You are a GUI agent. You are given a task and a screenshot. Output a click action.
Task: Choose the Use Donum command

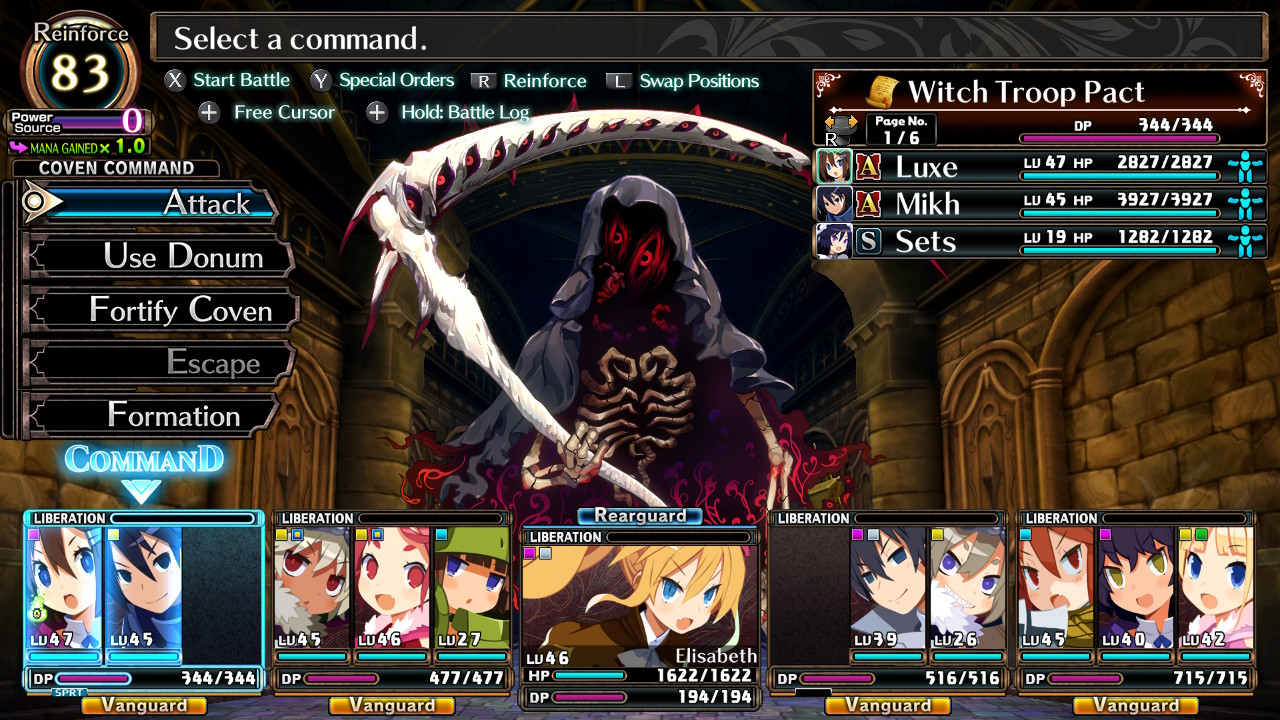pyautogui.click(x=158, y=257)
